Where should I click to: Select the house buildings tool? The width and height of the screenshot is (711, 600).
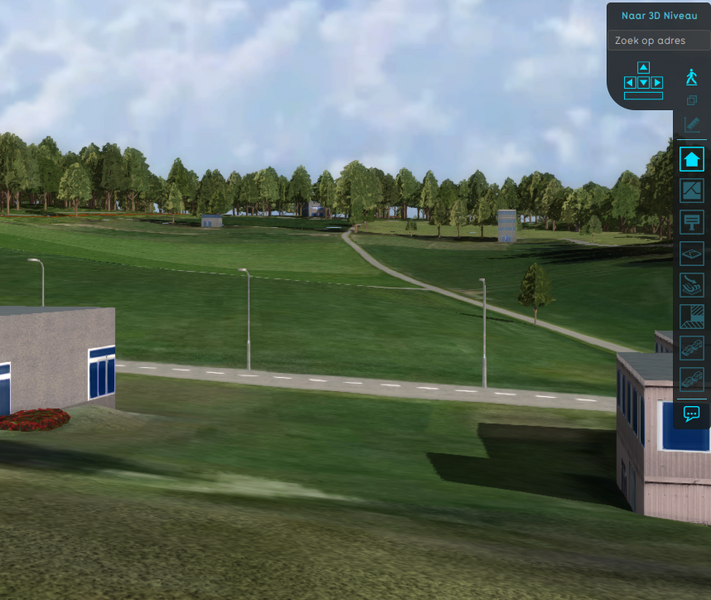point(691,158)
